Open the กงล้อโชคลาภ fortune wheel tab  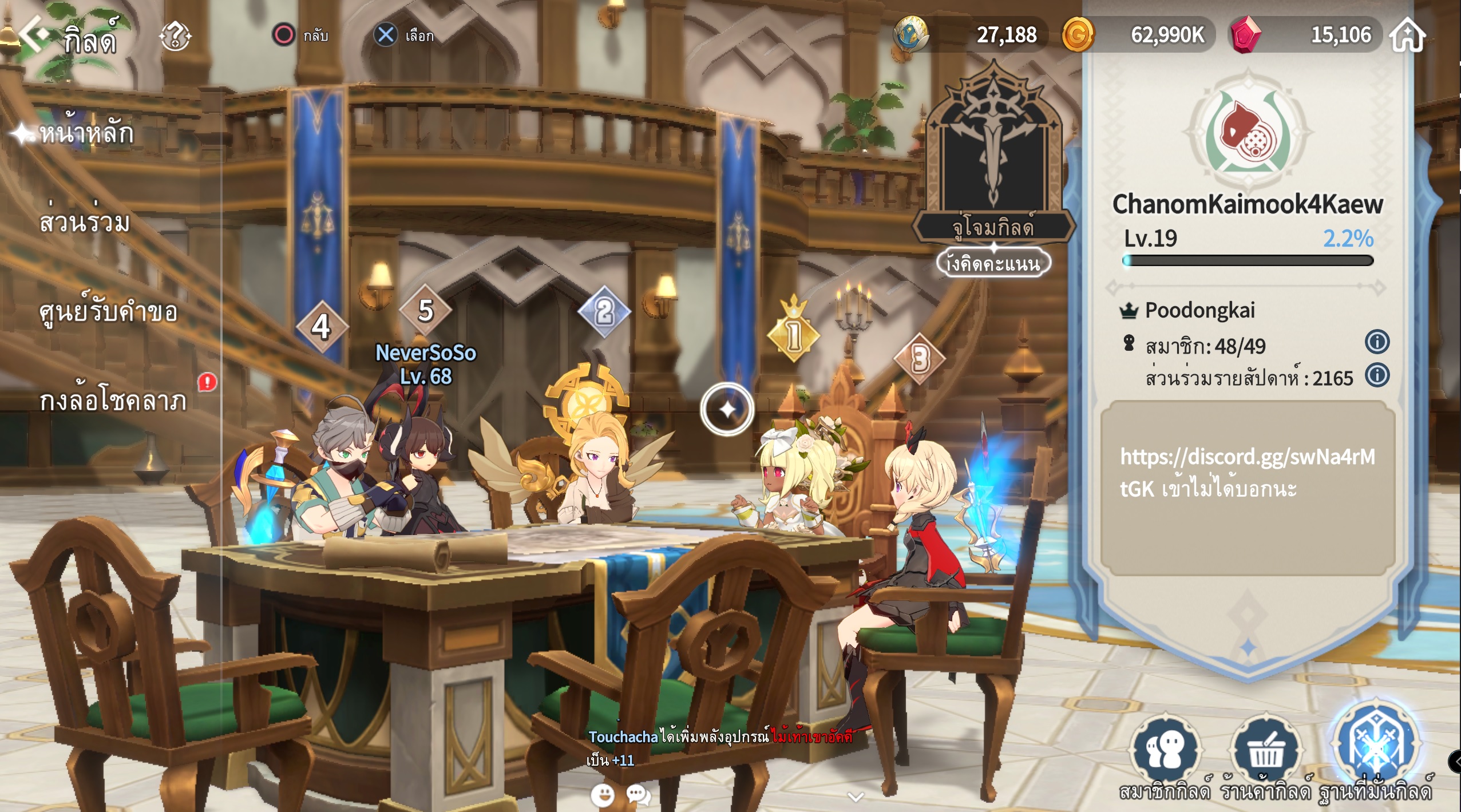pyautogui.click(x=113, y=401)
